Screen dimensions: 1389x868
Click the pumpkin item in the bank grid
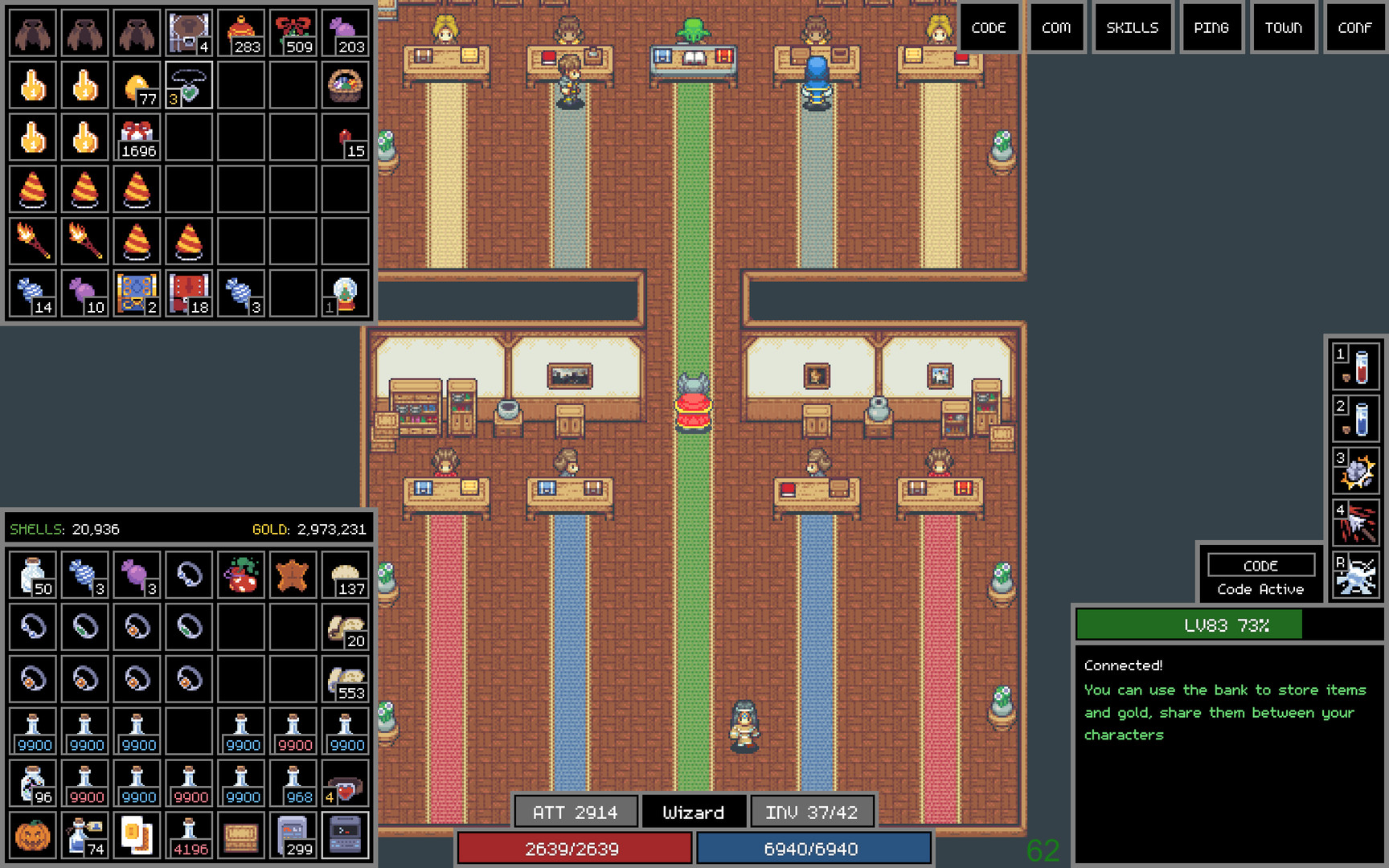click(x=32, y=836)
